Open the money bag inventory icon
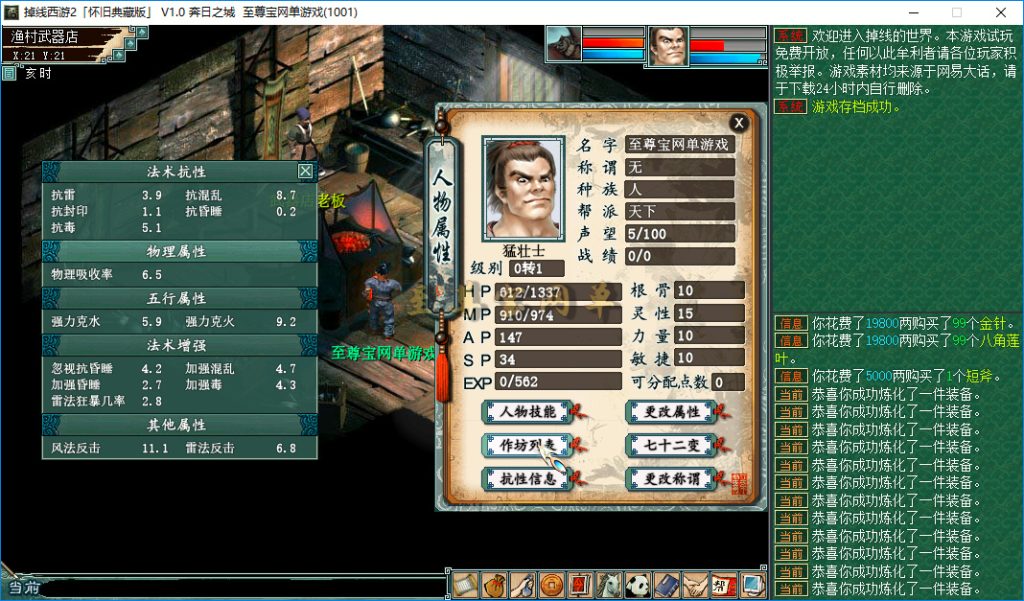The height and width of the screenshot is (601, 1024). [x=492, y=585]
